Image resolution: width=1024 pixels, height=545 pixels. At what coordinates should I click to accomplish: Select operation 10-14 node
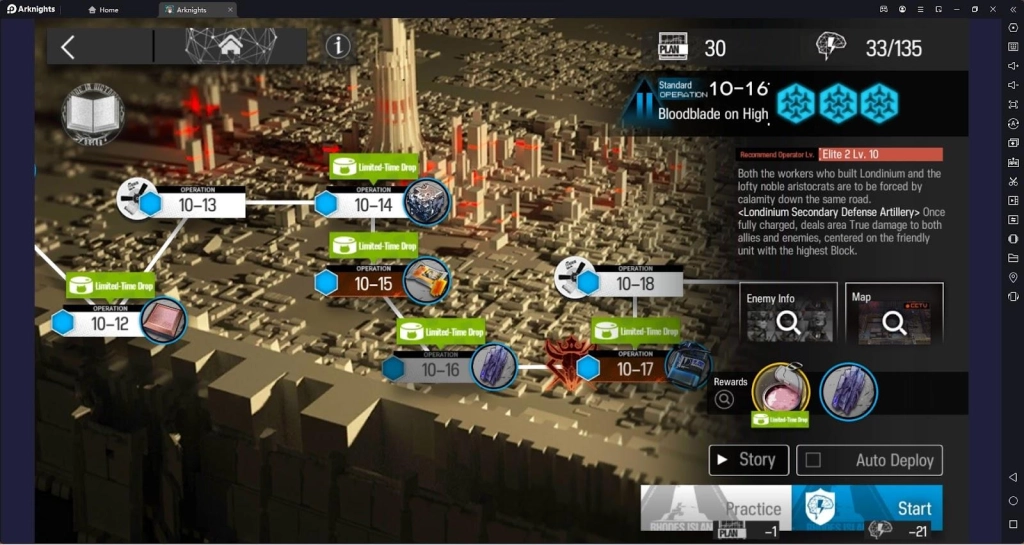(372, 204)
